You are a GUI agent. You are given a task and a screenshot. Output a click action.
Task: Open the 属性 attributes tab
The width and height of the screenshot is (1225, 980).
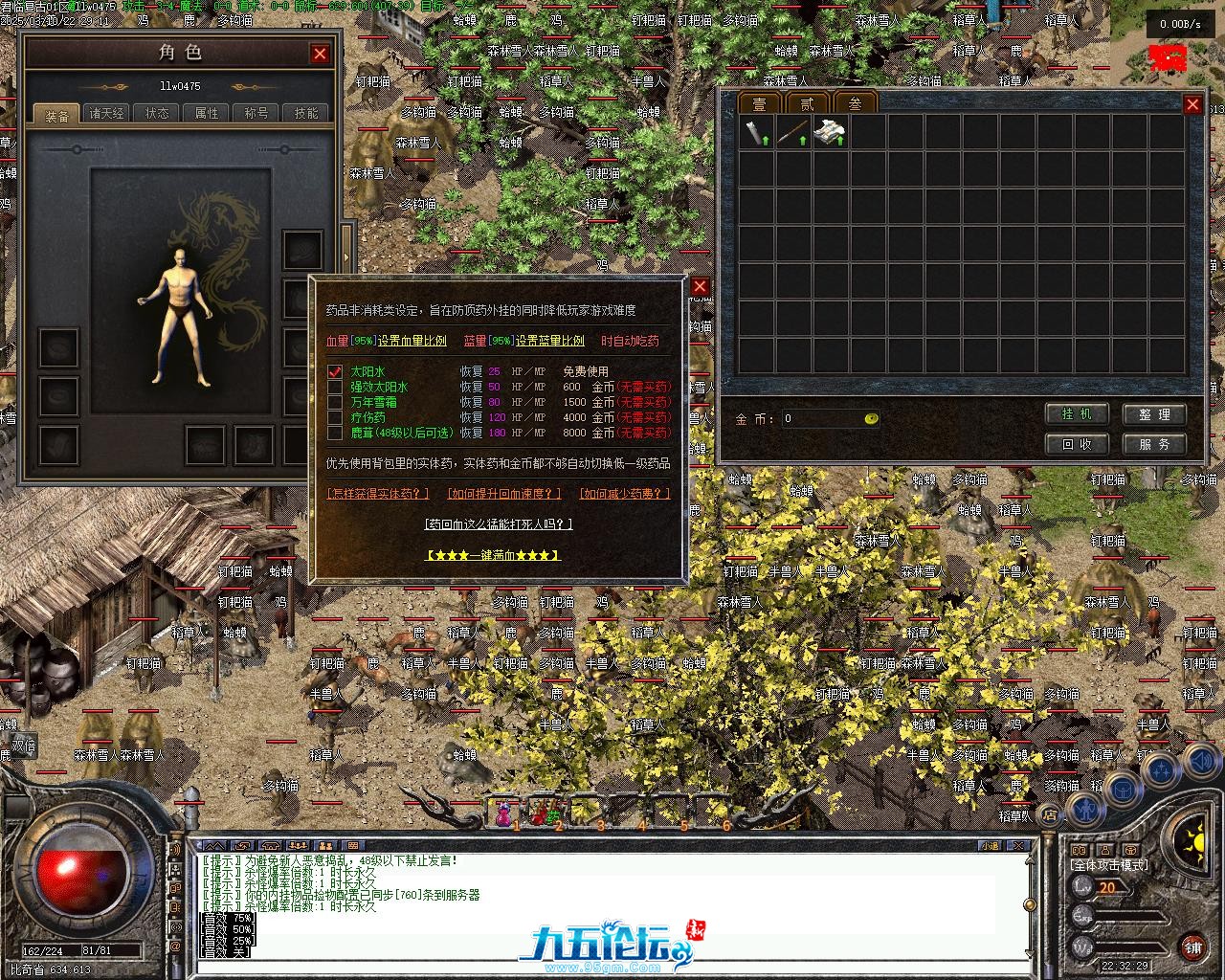pos(207,113)
